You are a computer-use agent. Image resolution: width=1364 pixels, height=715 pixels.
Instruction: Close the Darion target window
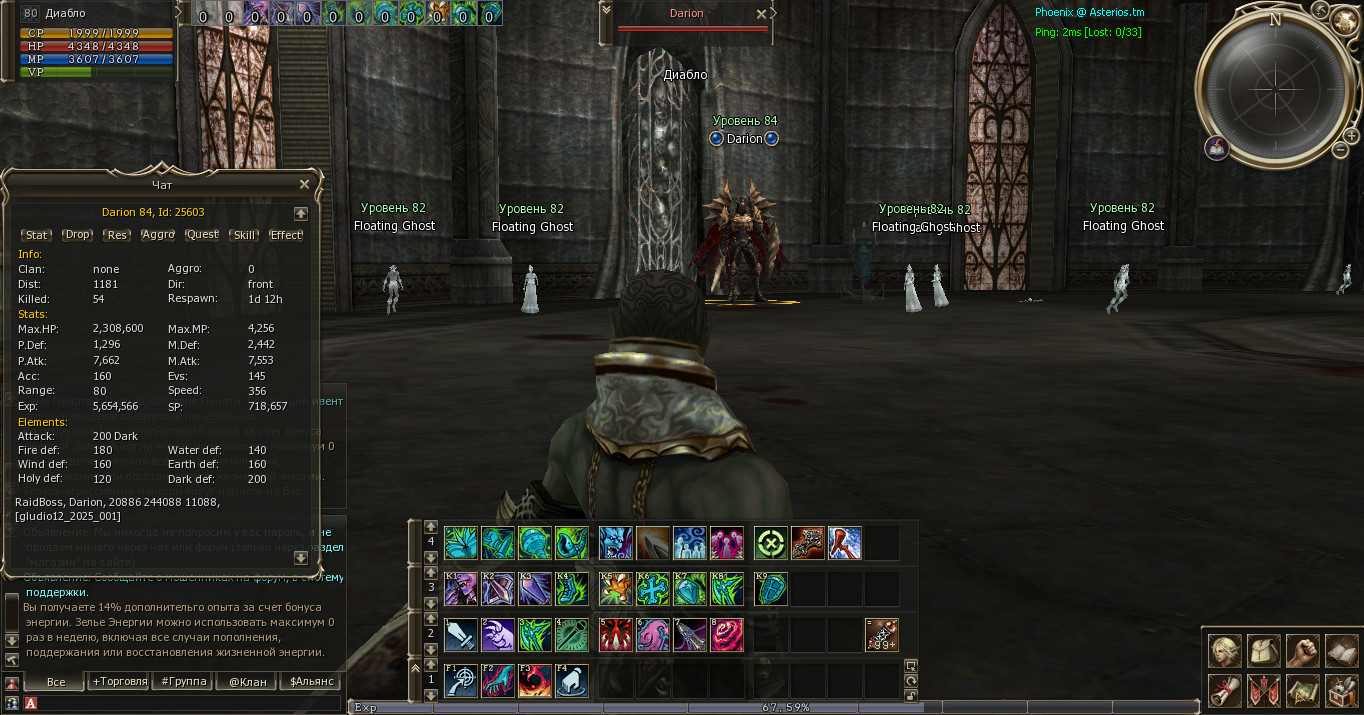tap(761, 14)
